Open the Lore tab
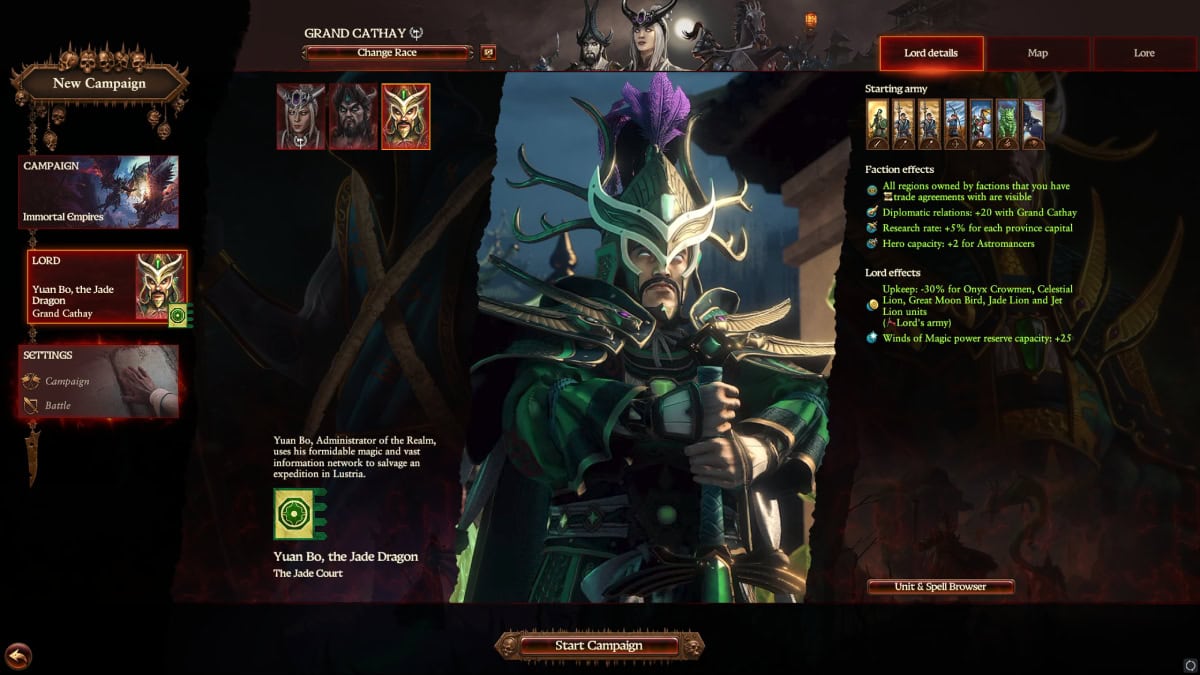Image resolution: width=1200 pixels, height=675 pixels. pos(1144,53)
